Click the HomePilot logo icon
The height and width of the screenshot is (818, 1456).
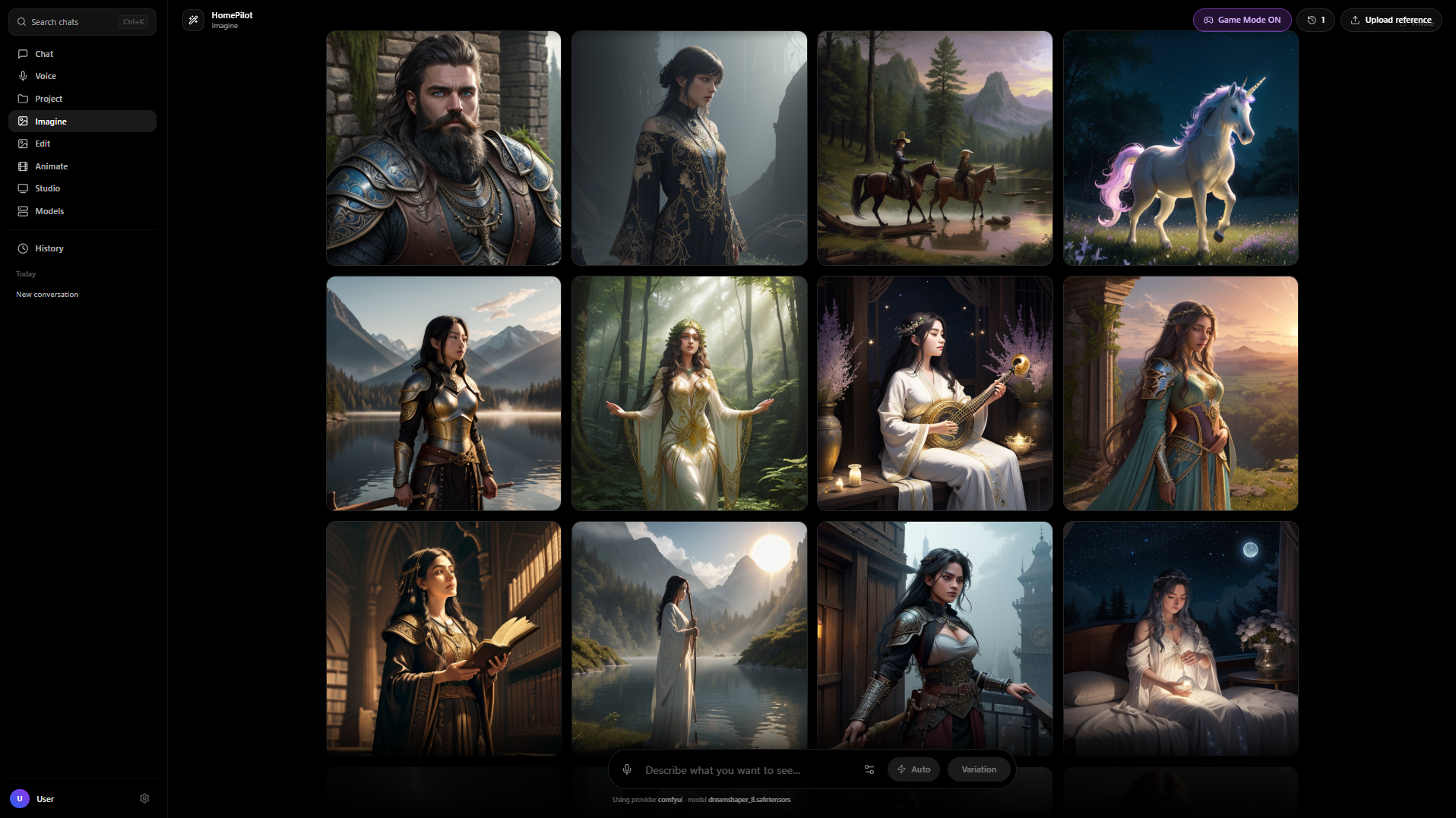tap(194, 20)
